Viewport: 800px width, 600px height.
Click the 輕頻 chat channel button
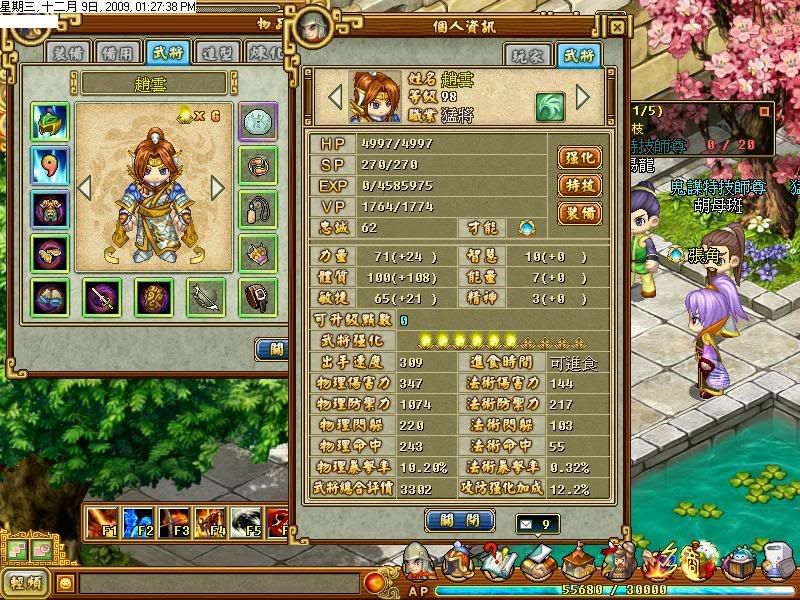point(24,582)
